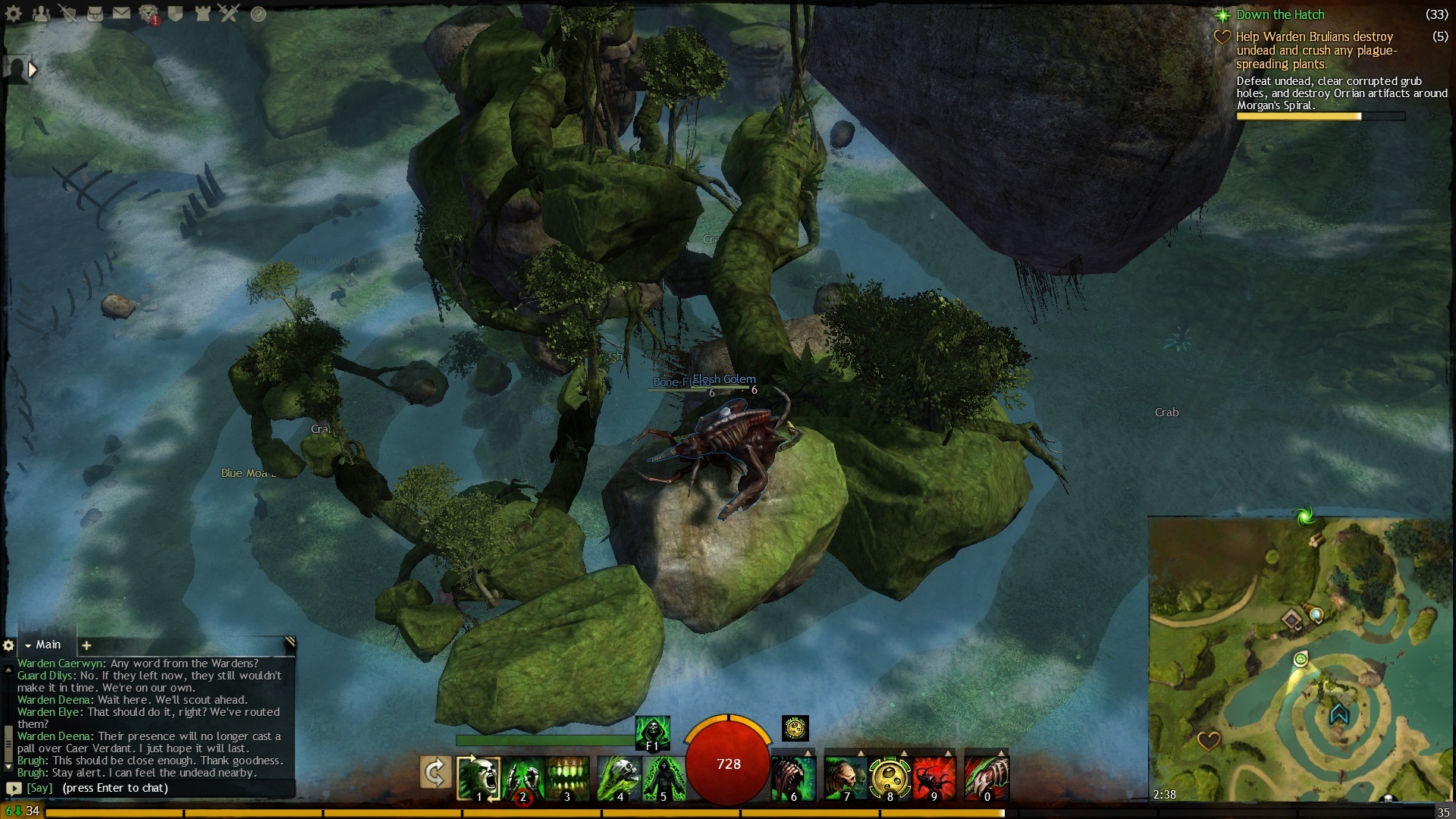This screenshot has width=1456, height=819.
Task: Summon with the red bone fiend skill 9
Action: click(x=934, y=777)
